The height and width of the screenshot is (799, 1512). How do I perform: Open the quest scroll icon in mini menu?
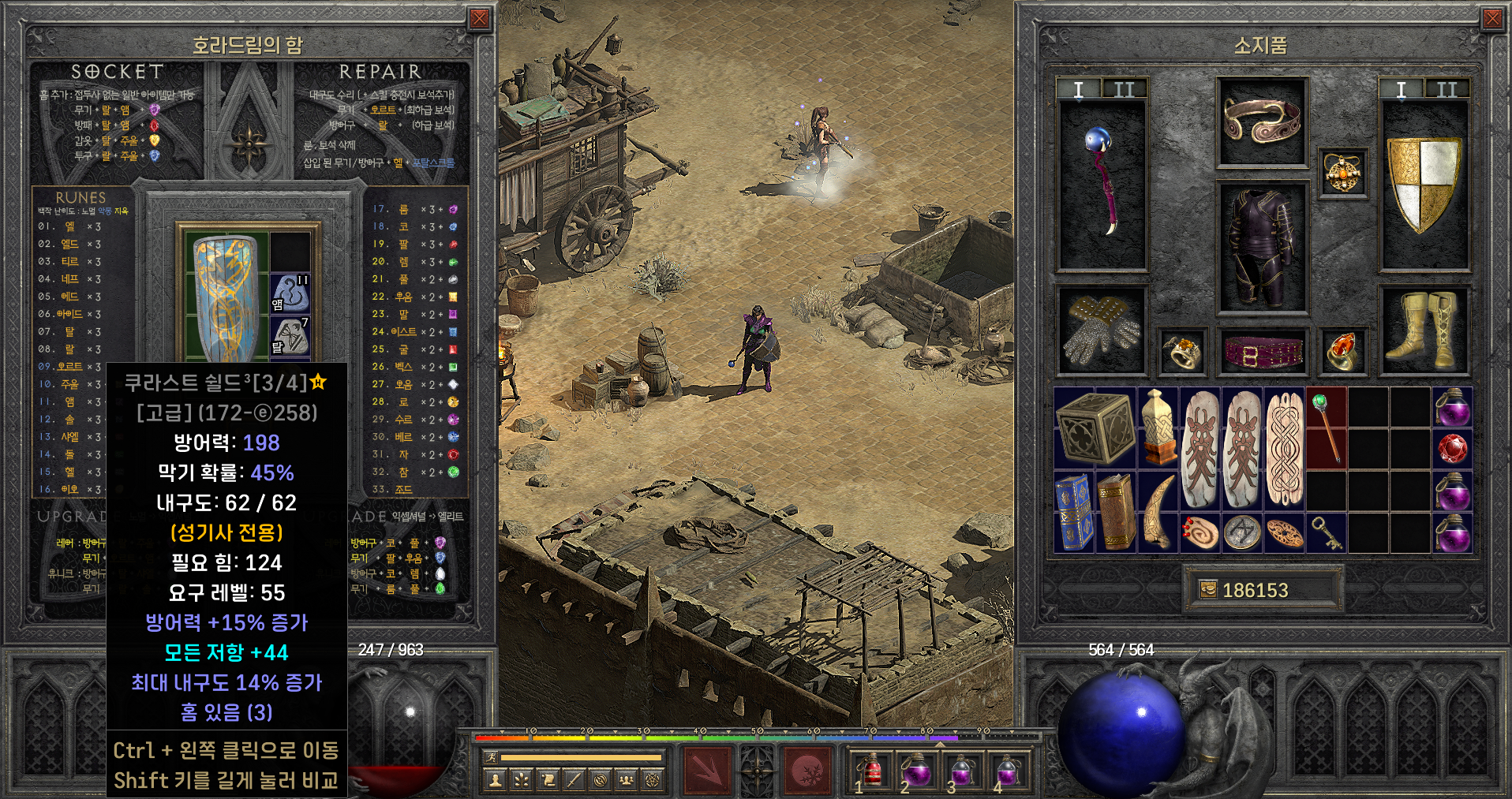pyautogui.click(x=548, y=780)
